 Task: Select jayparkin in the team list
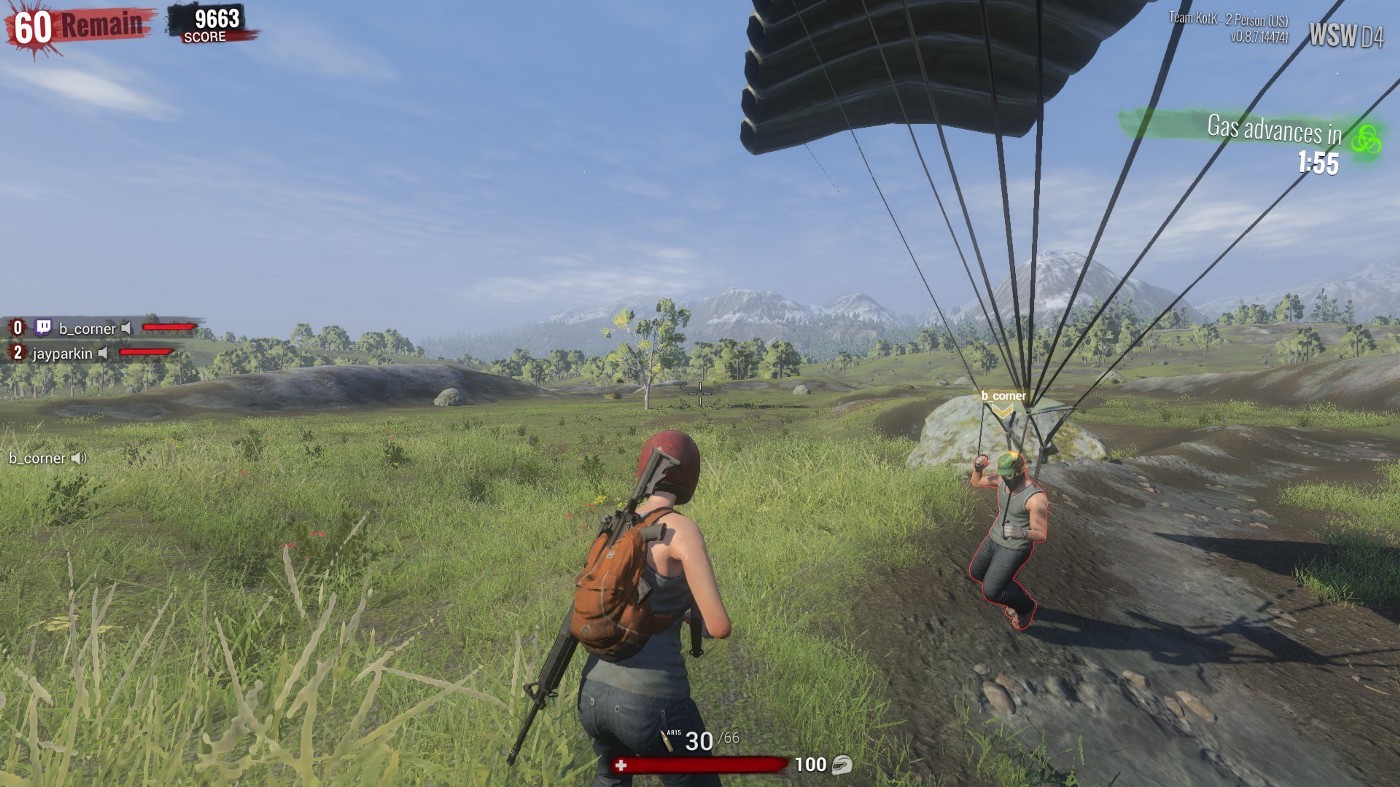62,353
